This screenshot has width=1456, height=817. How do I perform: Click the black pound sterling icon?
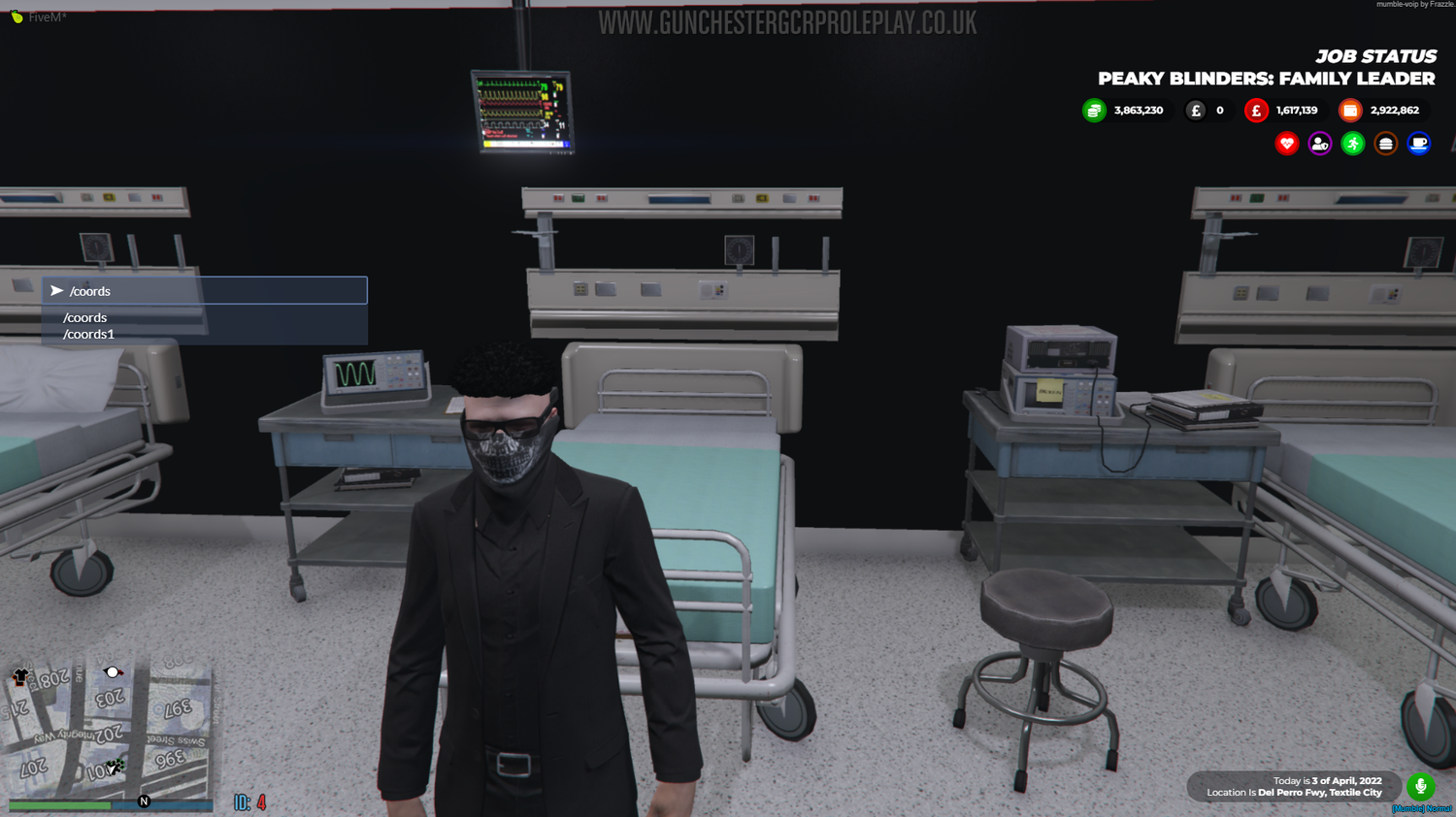coord(1197,110)
